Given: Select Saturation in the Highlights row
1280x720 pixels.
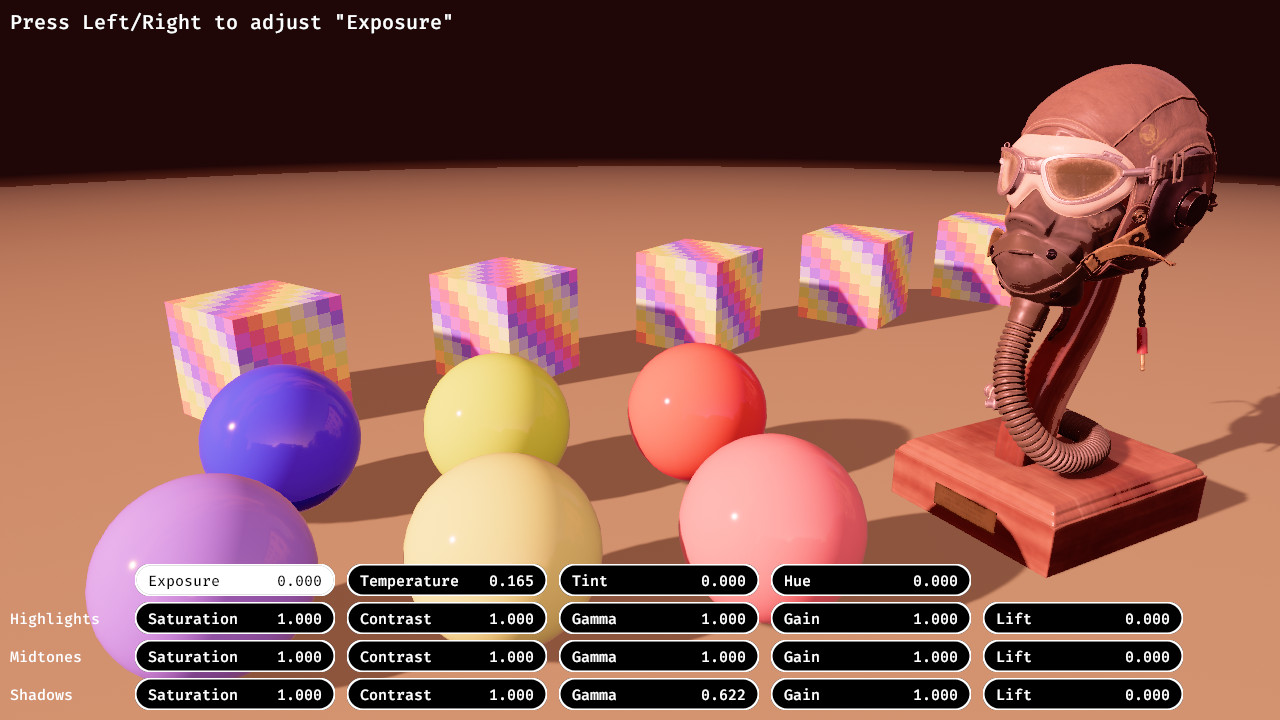Looking at the screenshot, I should tap(234, 618).
